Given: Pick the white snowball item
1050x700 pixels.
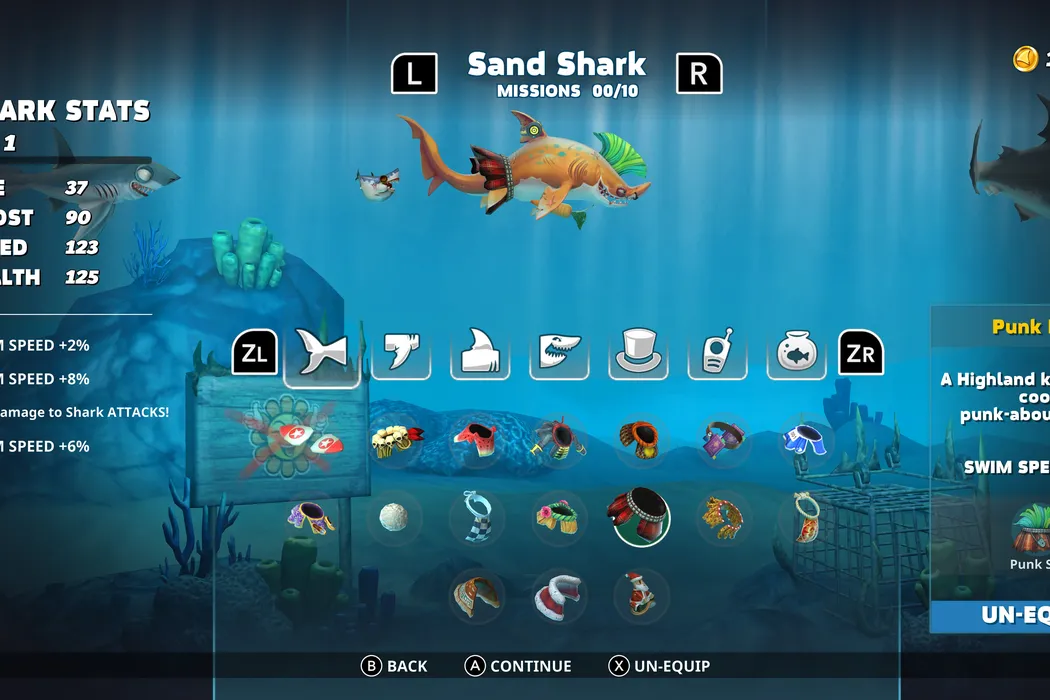Looking at the screenshot, I should click(x=393, y=518).
